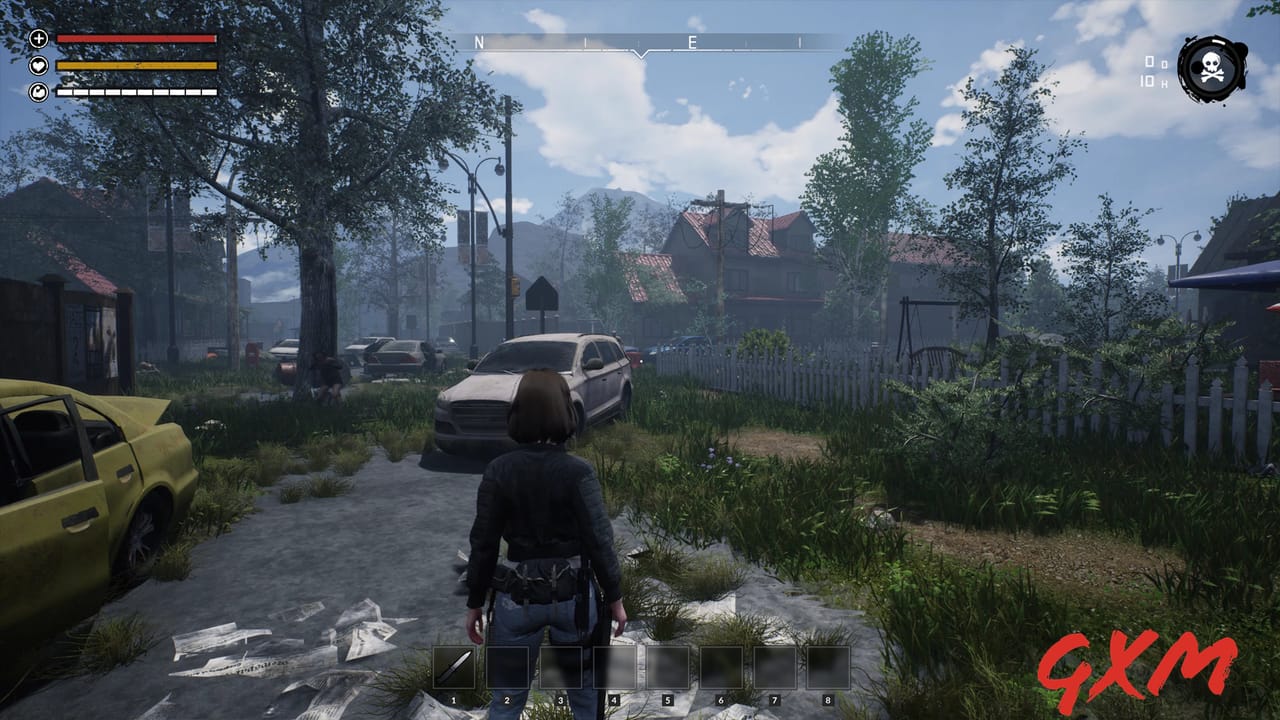Click the N marker on the compass
The height and width of the screenshot is (720, 1280).
(x=478, y=43)
